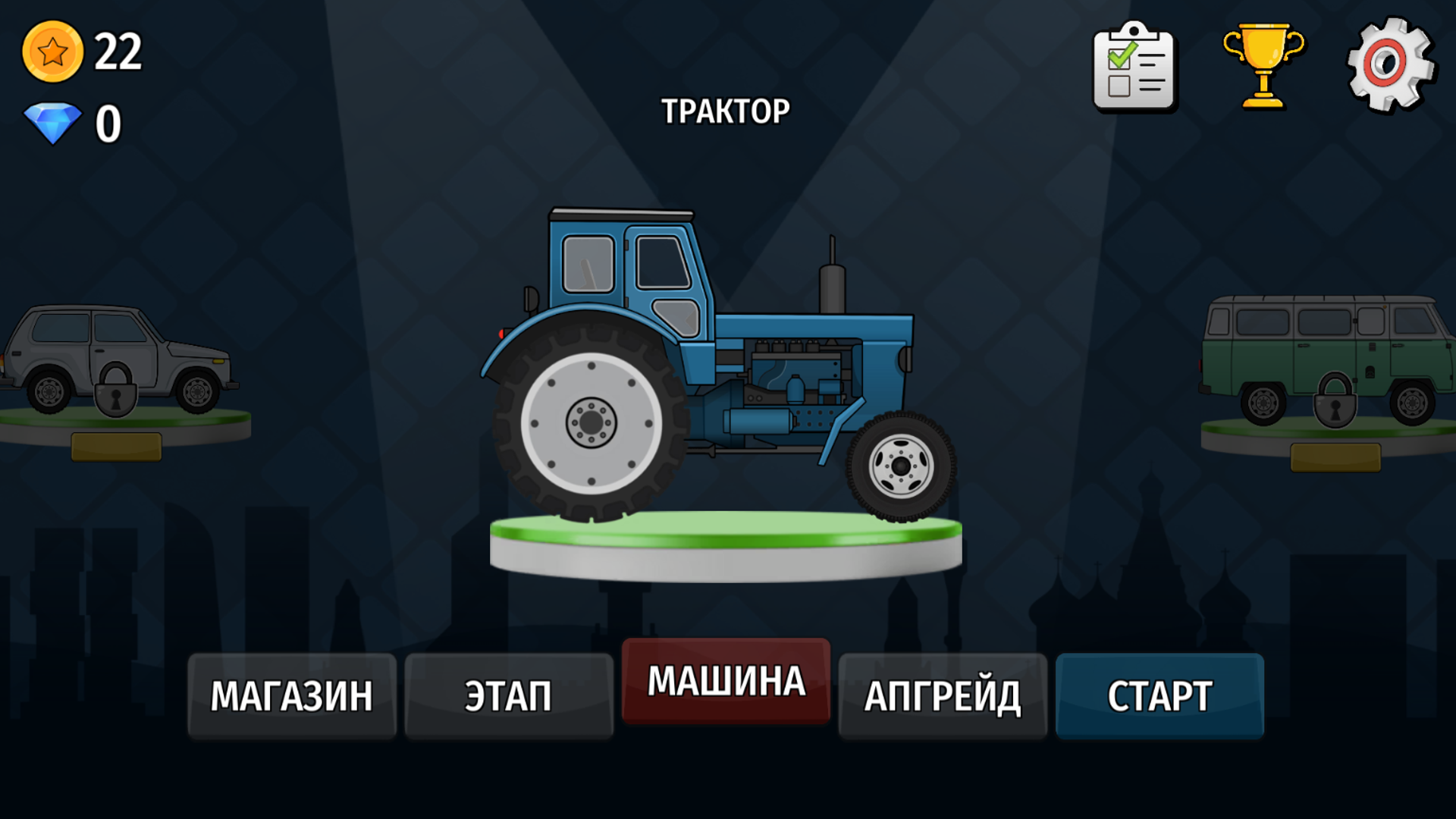Click the red brake light on the tractor
This screenshot has width=1456, height=819.
point(500,332)
